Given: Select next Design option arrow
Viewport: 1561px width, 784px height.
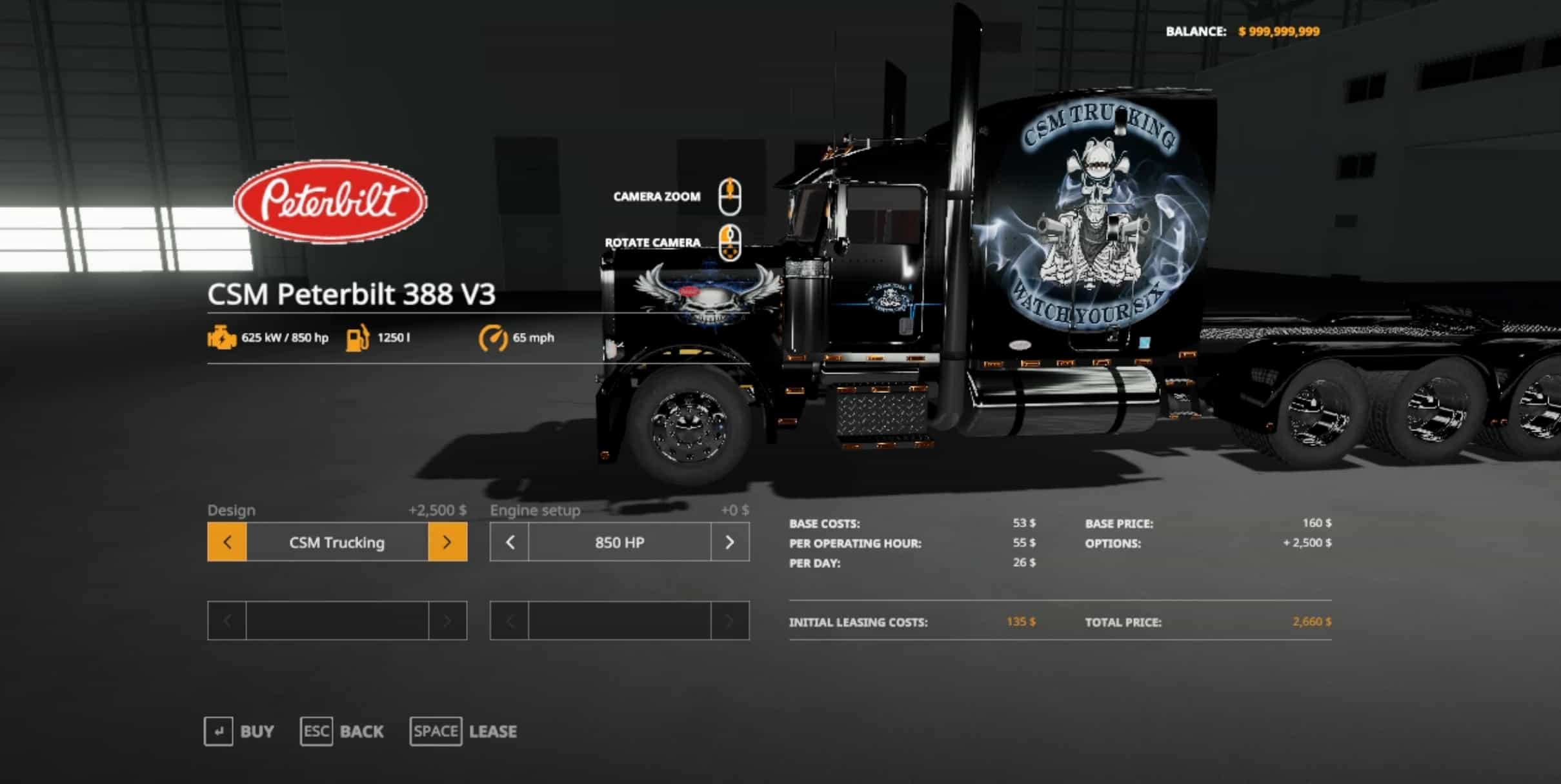Looking at the screenshot, I should [x=447, y=542].
